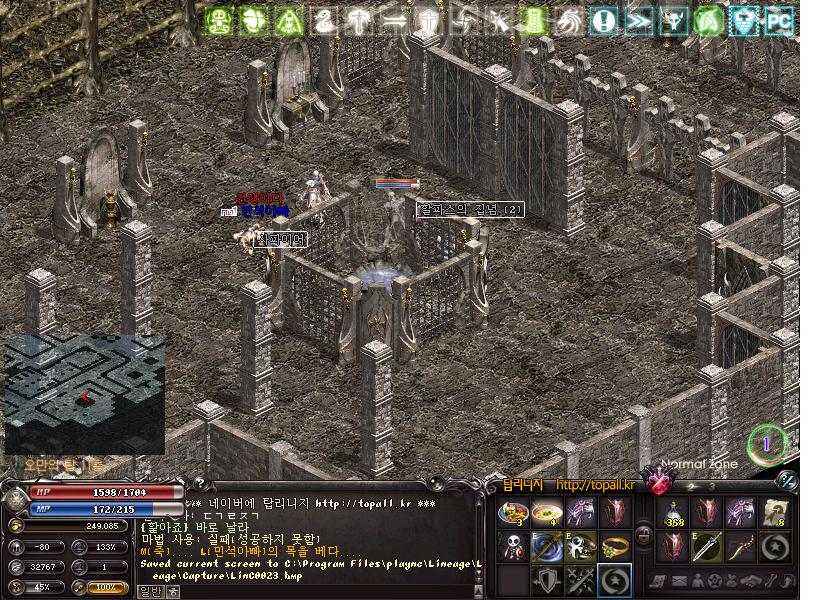The height and width of the screenshot is (600, 840).
Task: Select the rice dish food slot
Action: (512, 513)
